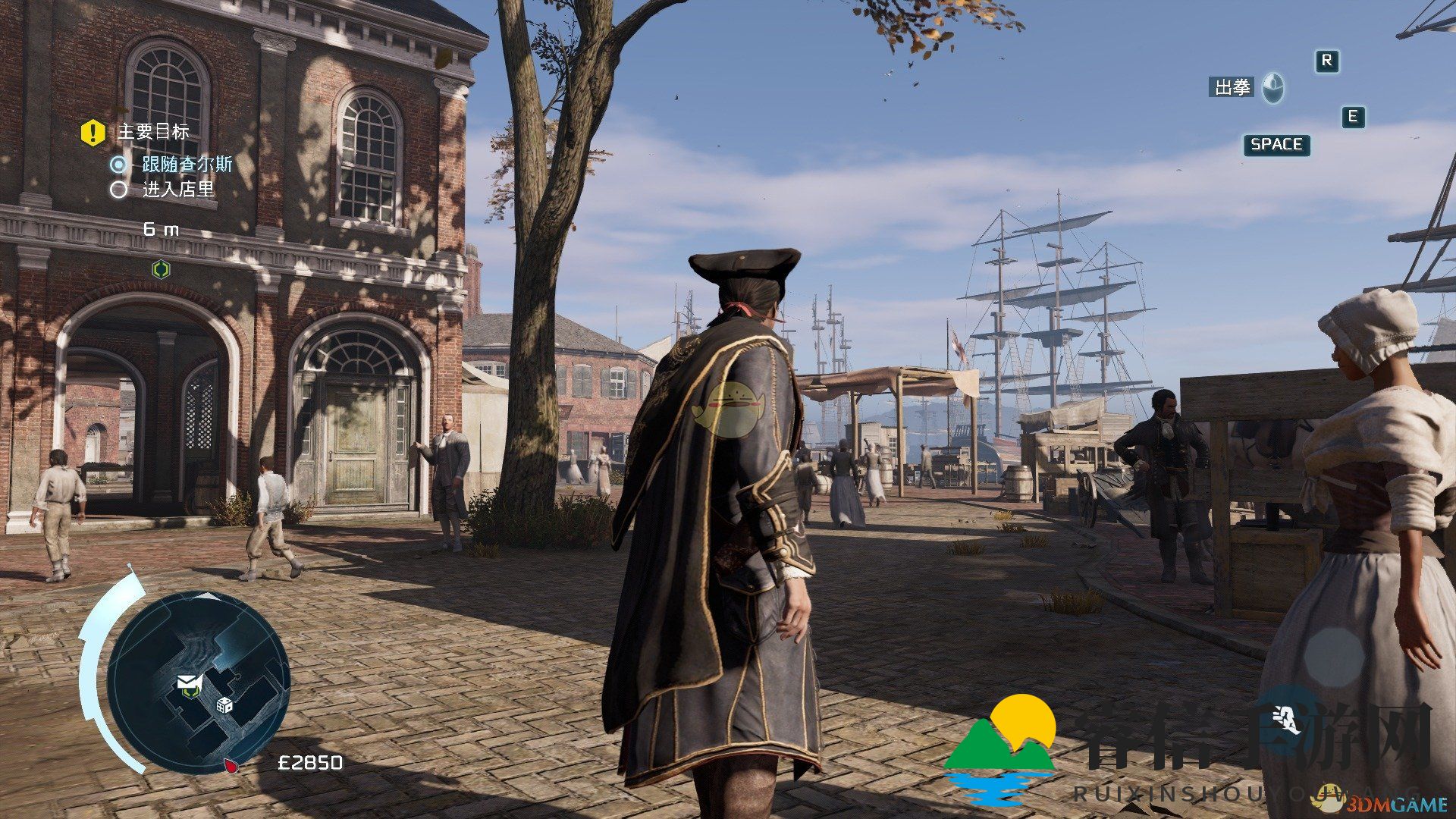Click the green hexagonal objective waypoint marker
Screen dimensions: 1456x819
coord(161,269)
